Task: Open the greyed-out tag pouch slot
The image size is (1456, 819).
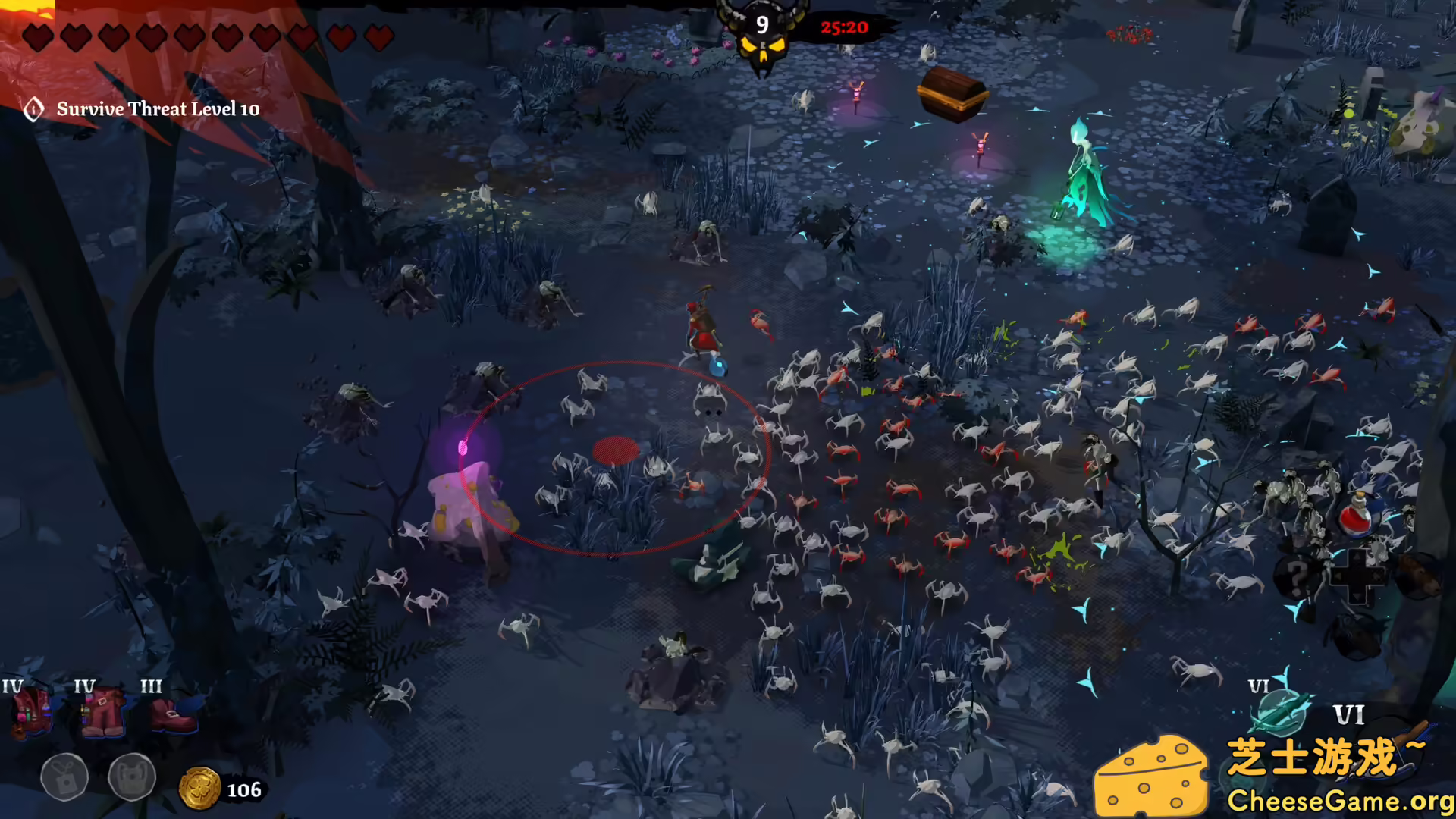Action: click(64, 777)
